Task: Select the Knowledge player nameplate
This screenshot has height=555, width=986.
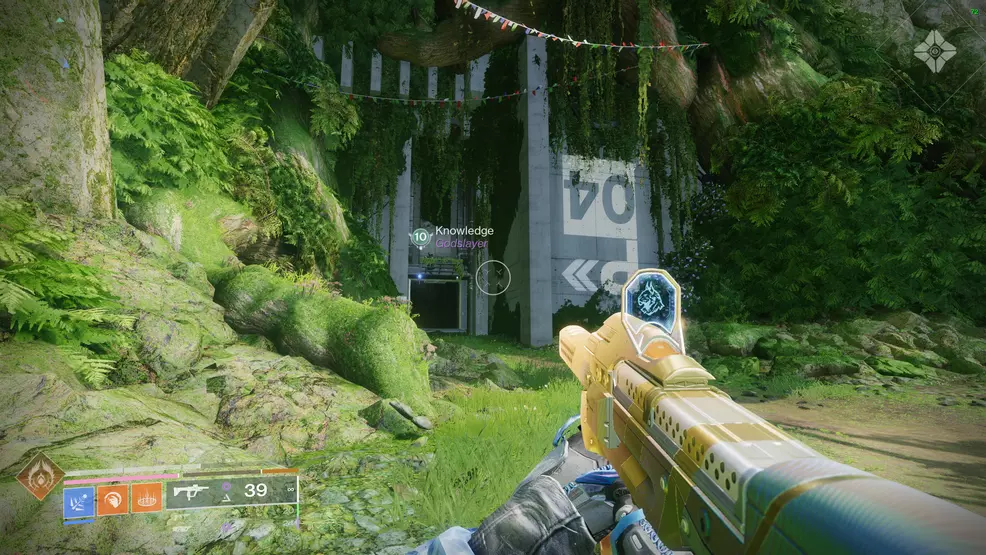Action: [463, 231]
